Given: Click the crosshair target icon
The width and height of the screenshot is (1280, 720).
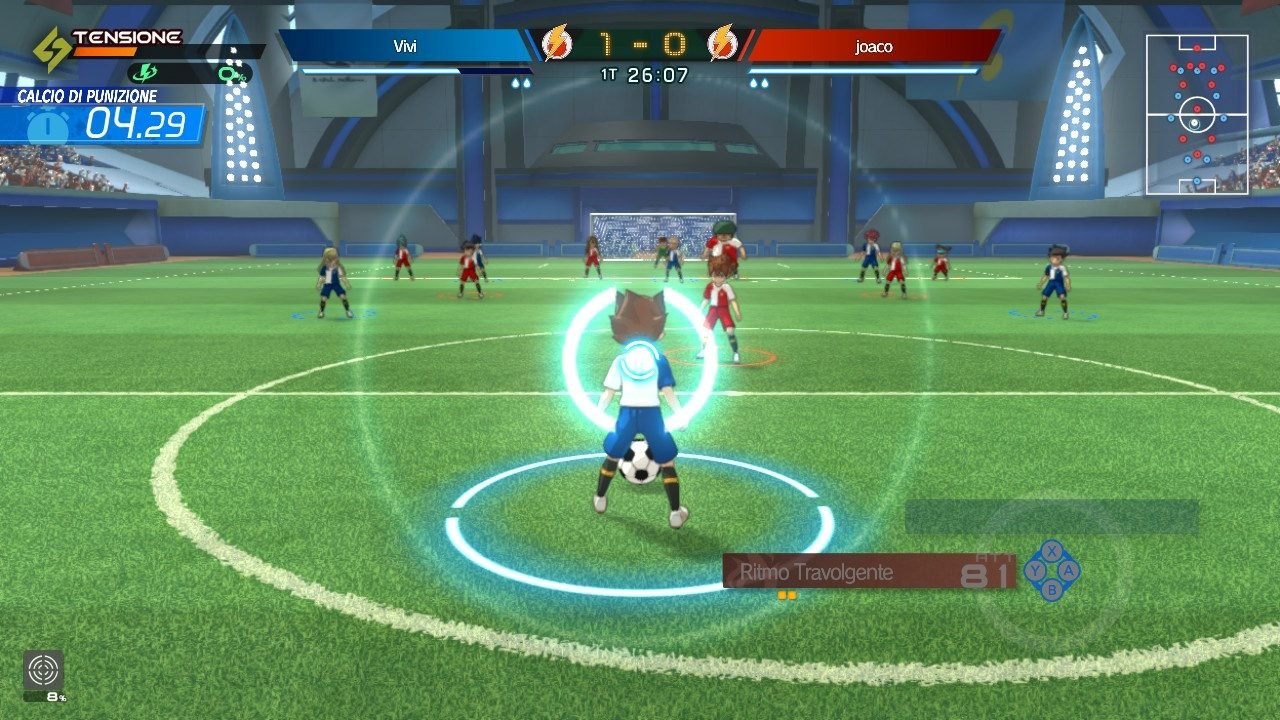Looking at the screenshot, I should coord(43,669).
